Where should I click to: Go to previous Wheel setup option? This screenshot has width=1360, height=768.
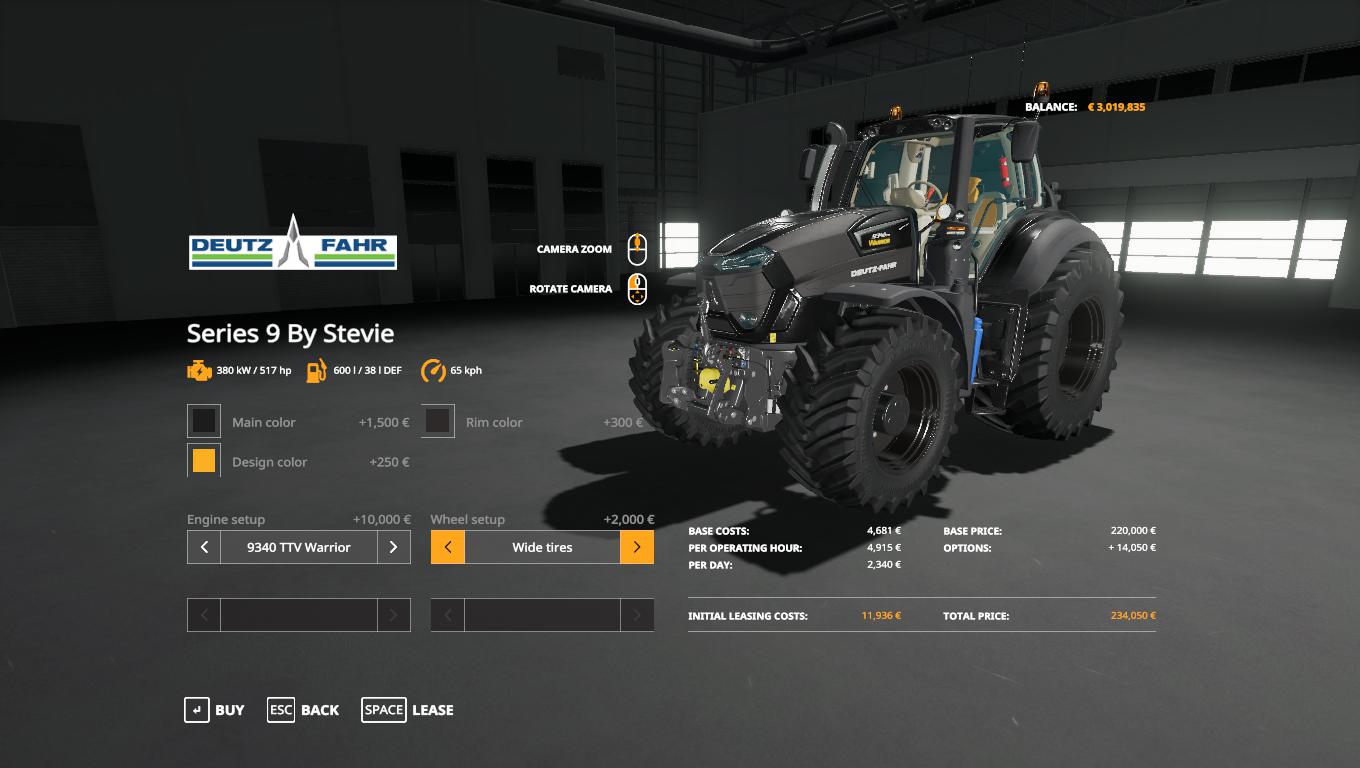(448, 547)
